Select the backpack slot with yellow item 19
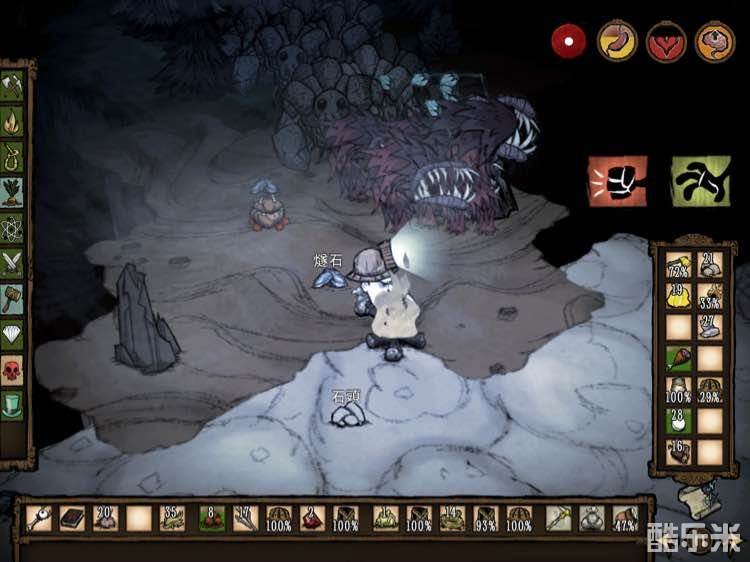750x562 pixels. (680, 295)
